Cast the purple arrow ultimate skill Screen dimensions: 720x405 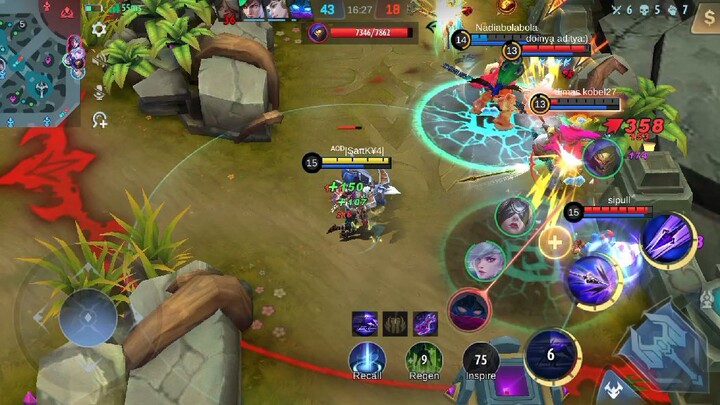click(x=667, y=238)
